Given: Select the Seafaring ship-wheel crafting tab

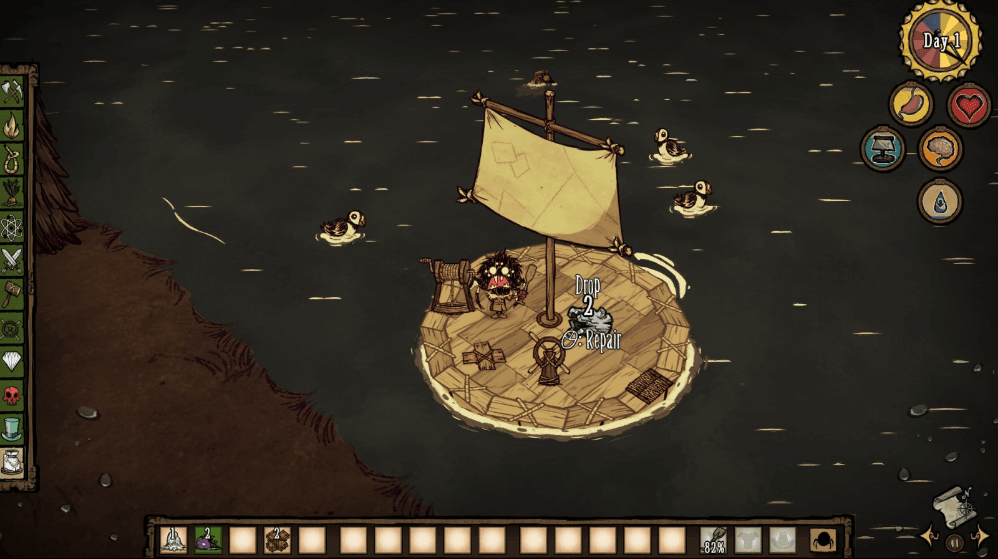Looking at the screenshot, I should point(12,327).
